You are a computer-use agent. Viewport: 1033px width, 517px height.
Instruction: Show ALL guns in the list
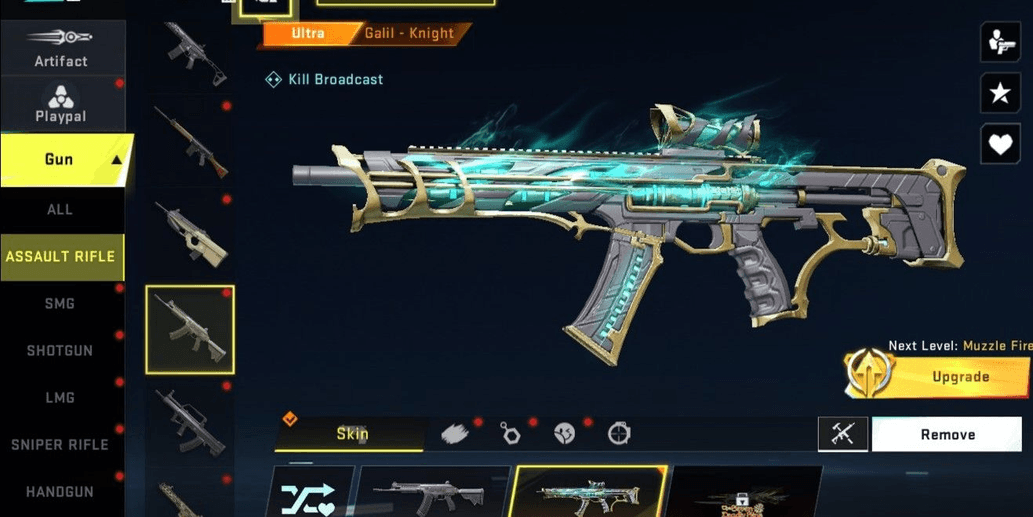[60, 210]
